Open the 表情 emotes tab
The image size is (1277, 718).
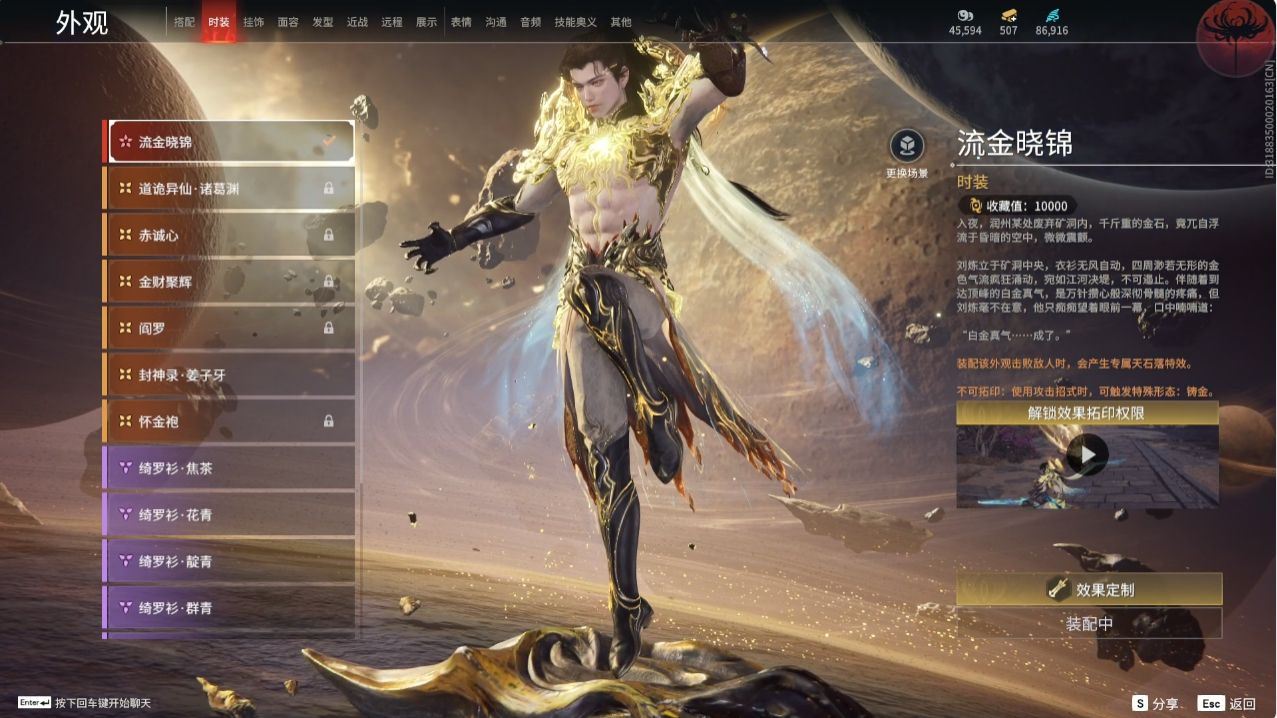point(461,22)
